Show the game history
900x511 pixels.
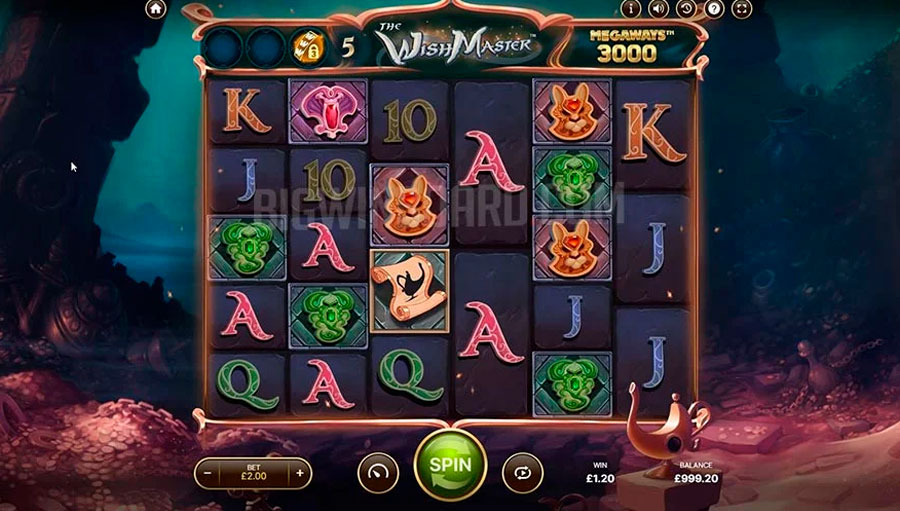pos(686,9)
